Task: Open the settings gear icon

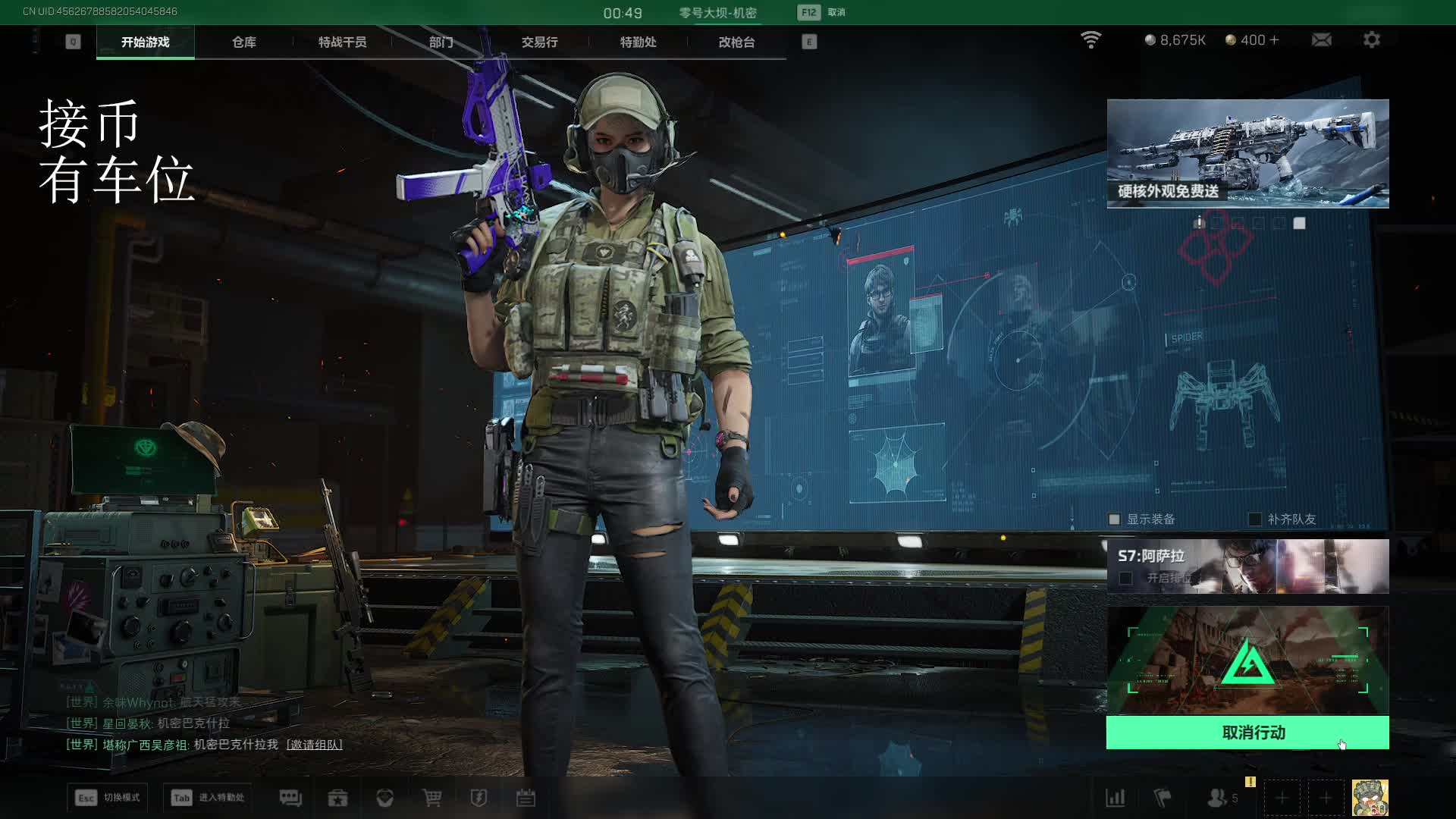Action: 1371,40
